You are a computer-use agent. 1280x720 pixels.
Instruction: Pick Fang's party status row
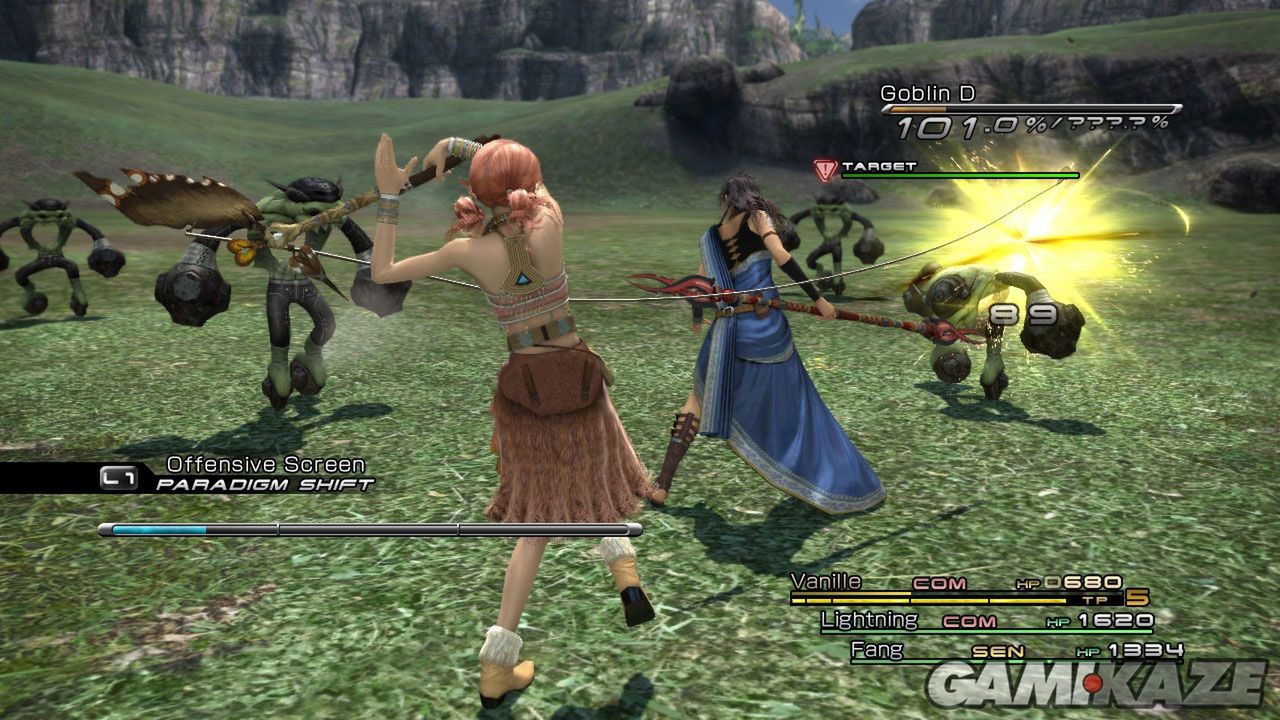(1015, 652)
